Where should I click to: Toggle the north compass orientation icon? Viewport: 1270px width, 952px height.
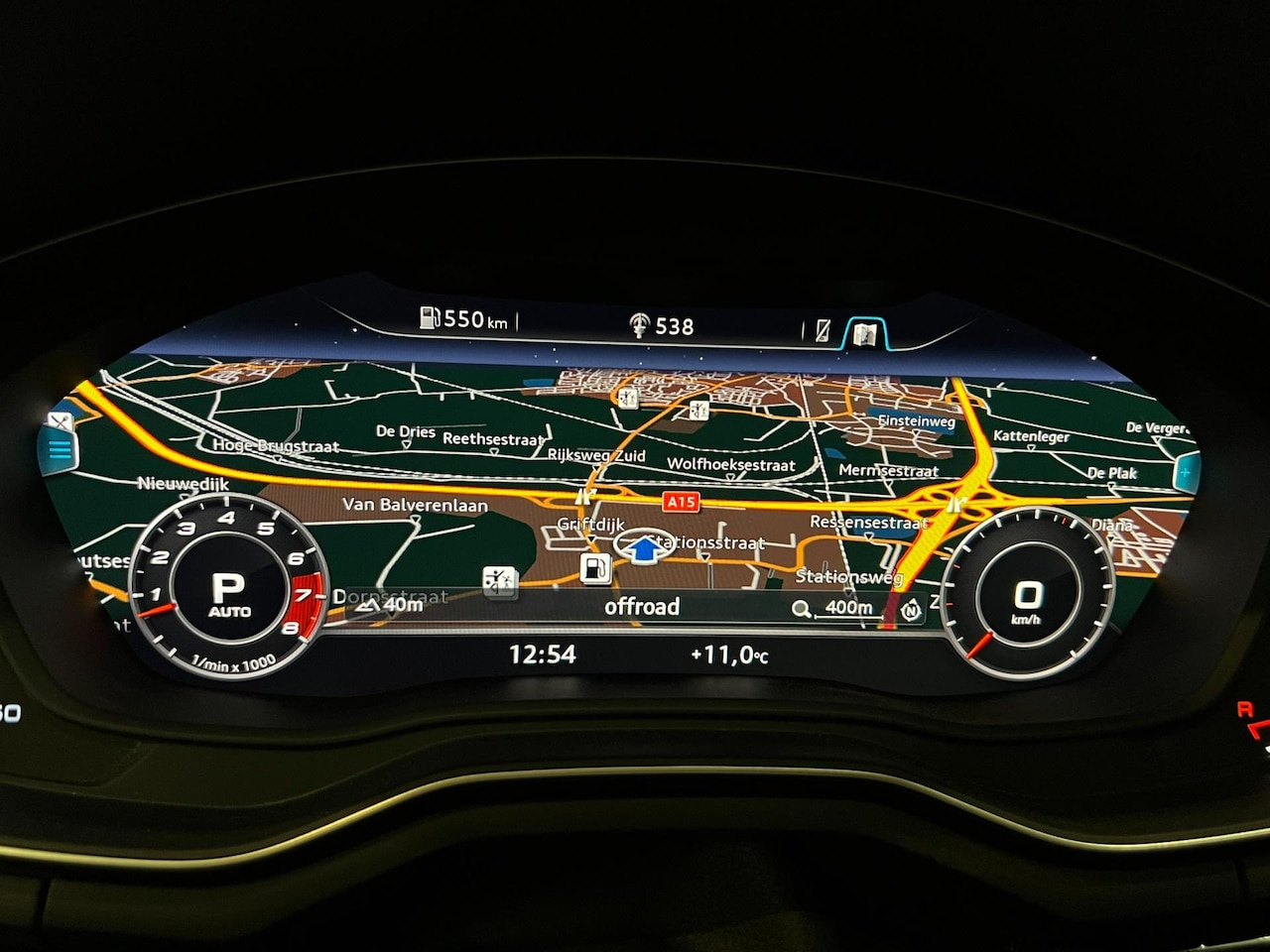911,611
